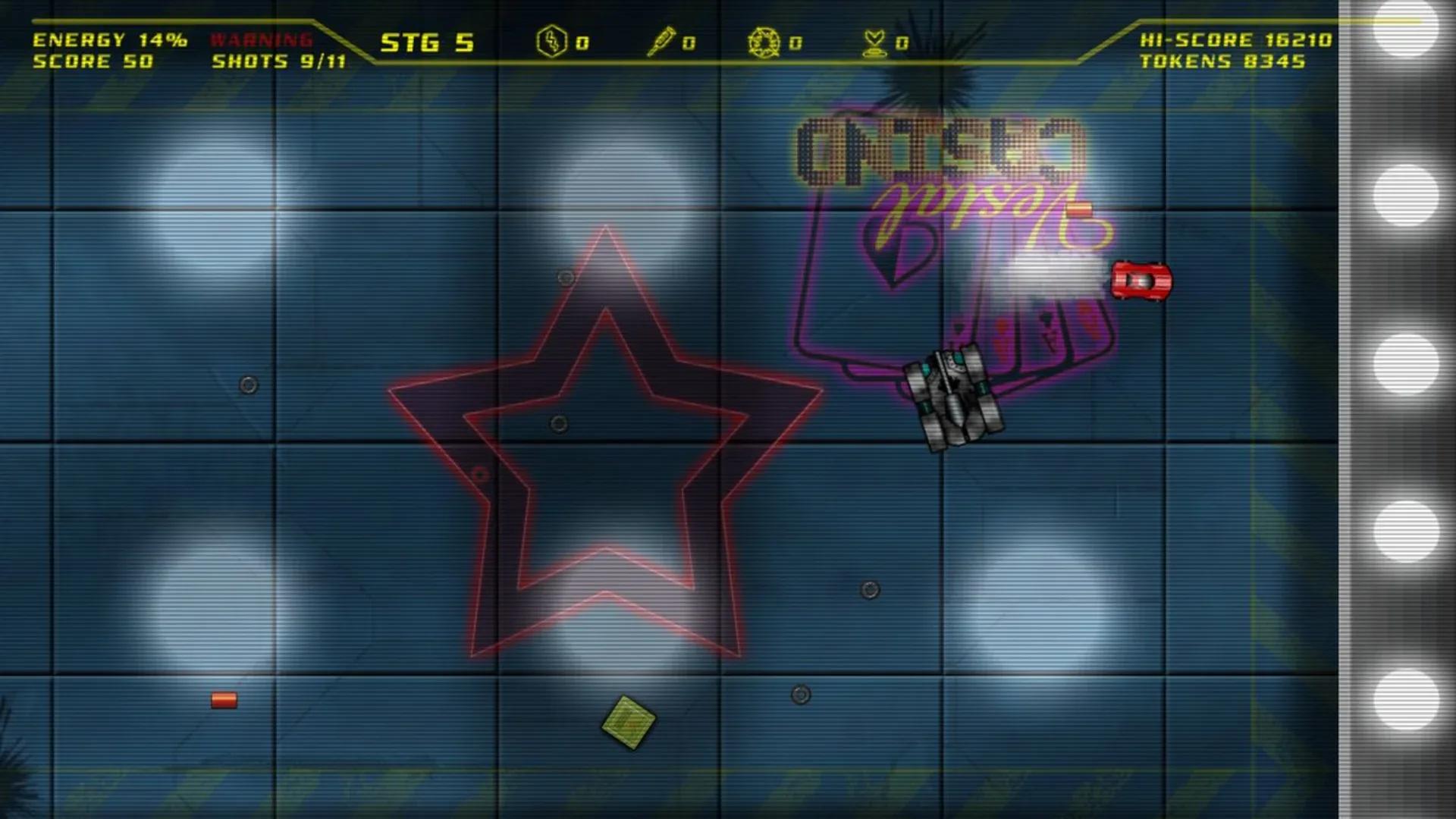
Task: Click the radar beacon icon in the HUD
Action: click(x=874, y=43)
